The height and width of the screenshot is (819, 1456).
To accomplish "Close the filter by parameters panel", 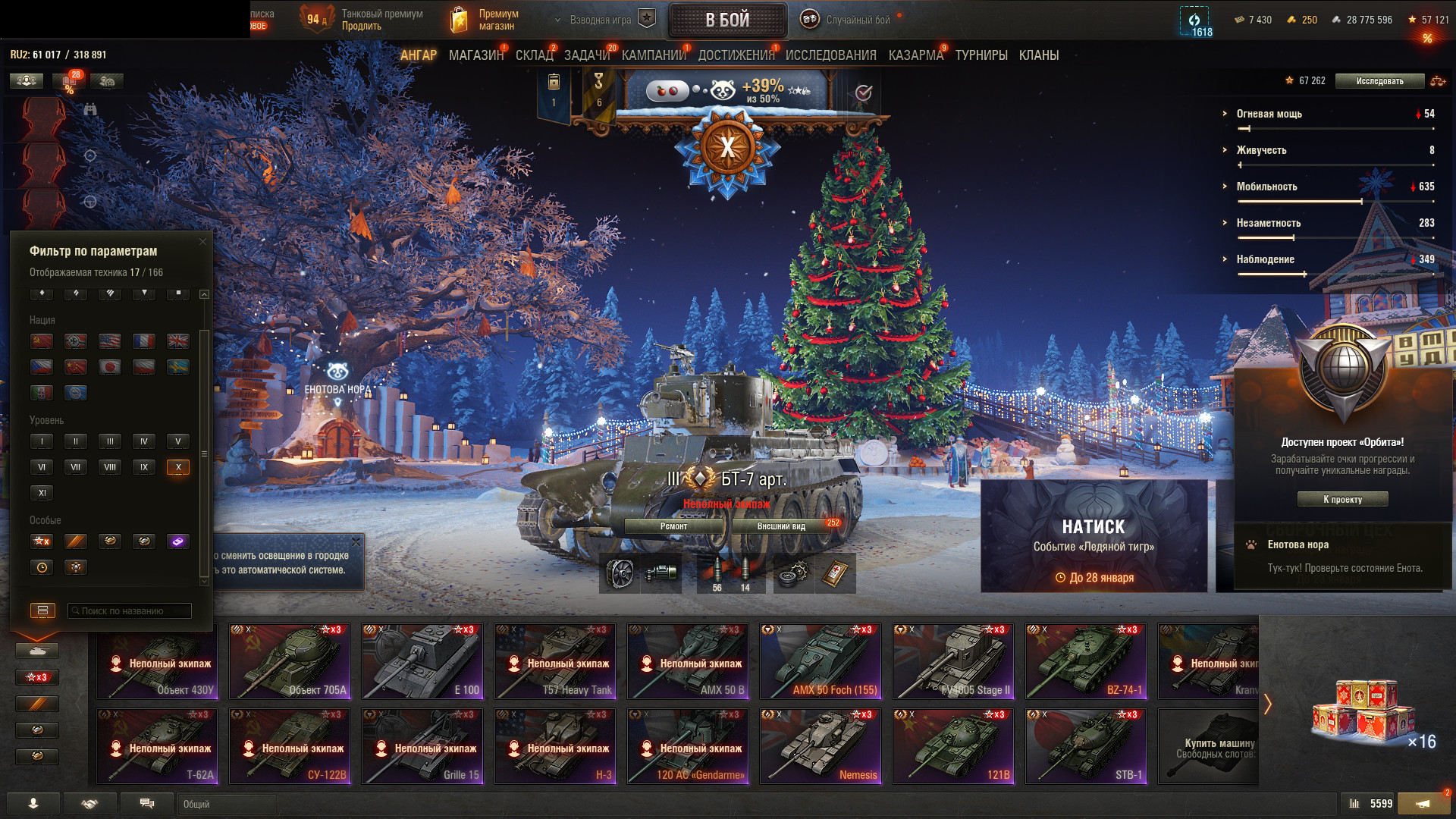I will tap(202, 242).
